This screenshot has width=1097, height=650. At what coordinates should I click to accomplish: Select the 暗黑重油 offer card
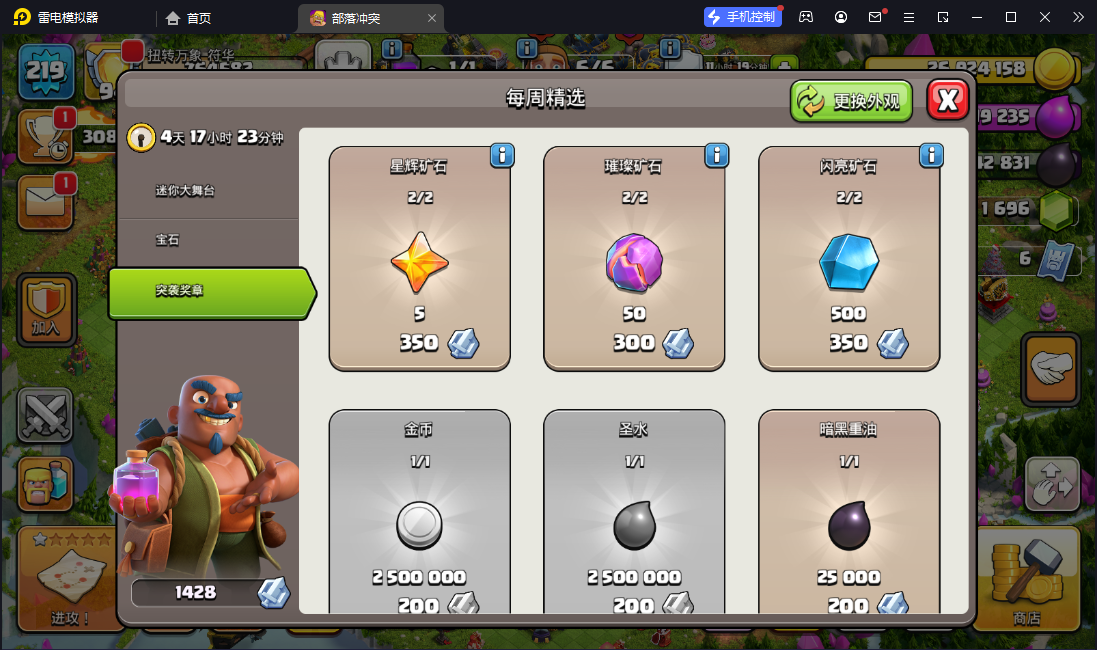click(x=849, y=520)
